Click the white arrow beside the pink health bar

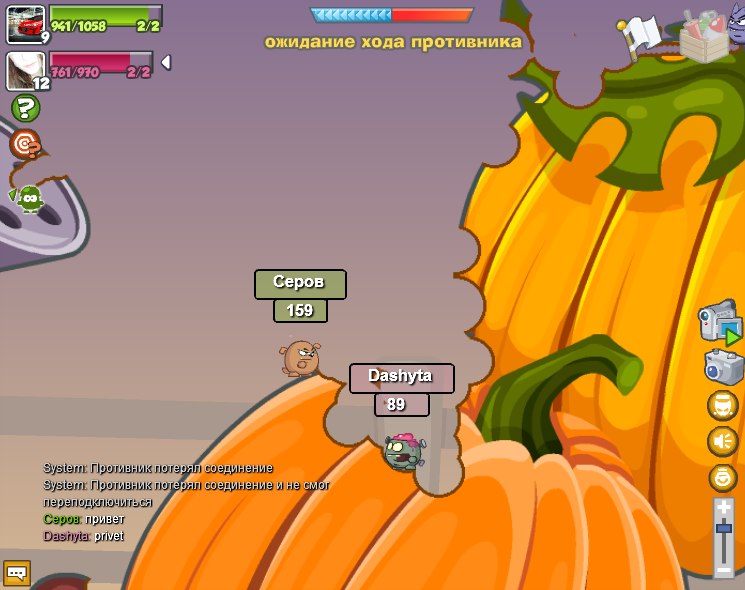166,62
